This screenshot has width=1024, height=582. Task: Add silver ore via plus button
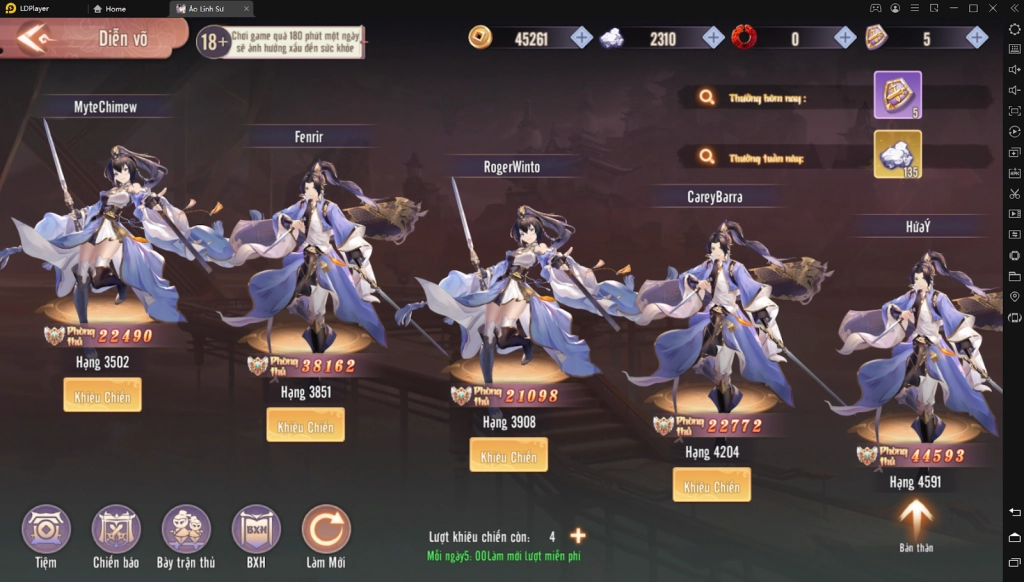tap(713, 38)
